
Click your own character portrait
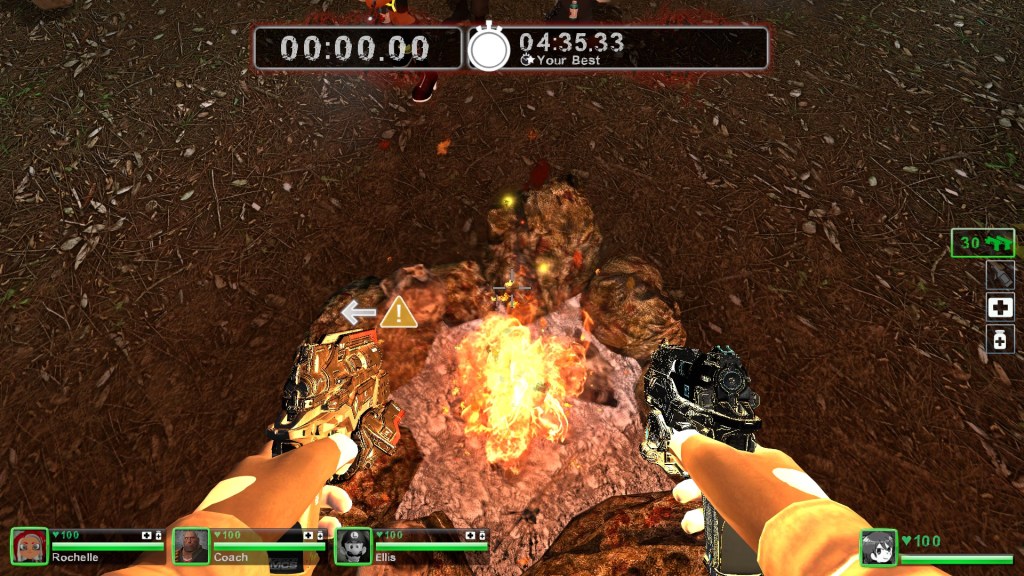coord(878,548)
